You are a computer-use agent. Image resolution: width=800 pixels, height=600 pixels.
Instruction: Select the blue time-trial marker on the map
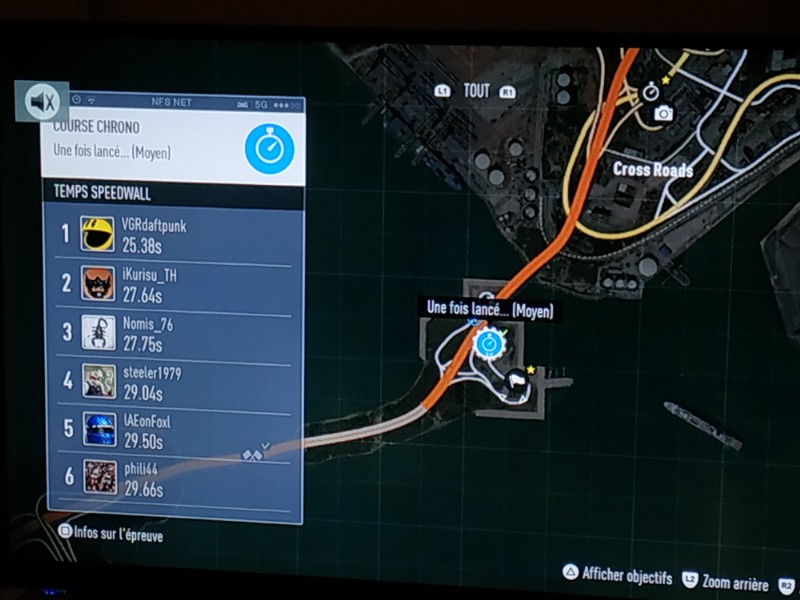click(x=489, y=345)
